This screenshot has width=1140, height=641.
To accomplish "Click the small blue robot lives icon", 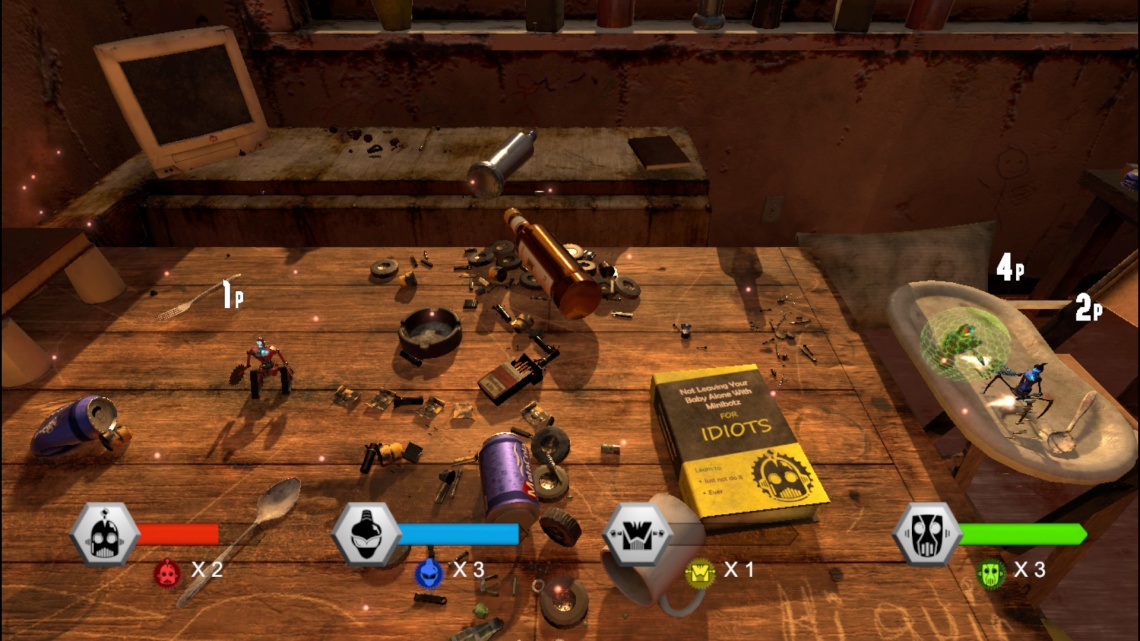I will tap(428, 572).
